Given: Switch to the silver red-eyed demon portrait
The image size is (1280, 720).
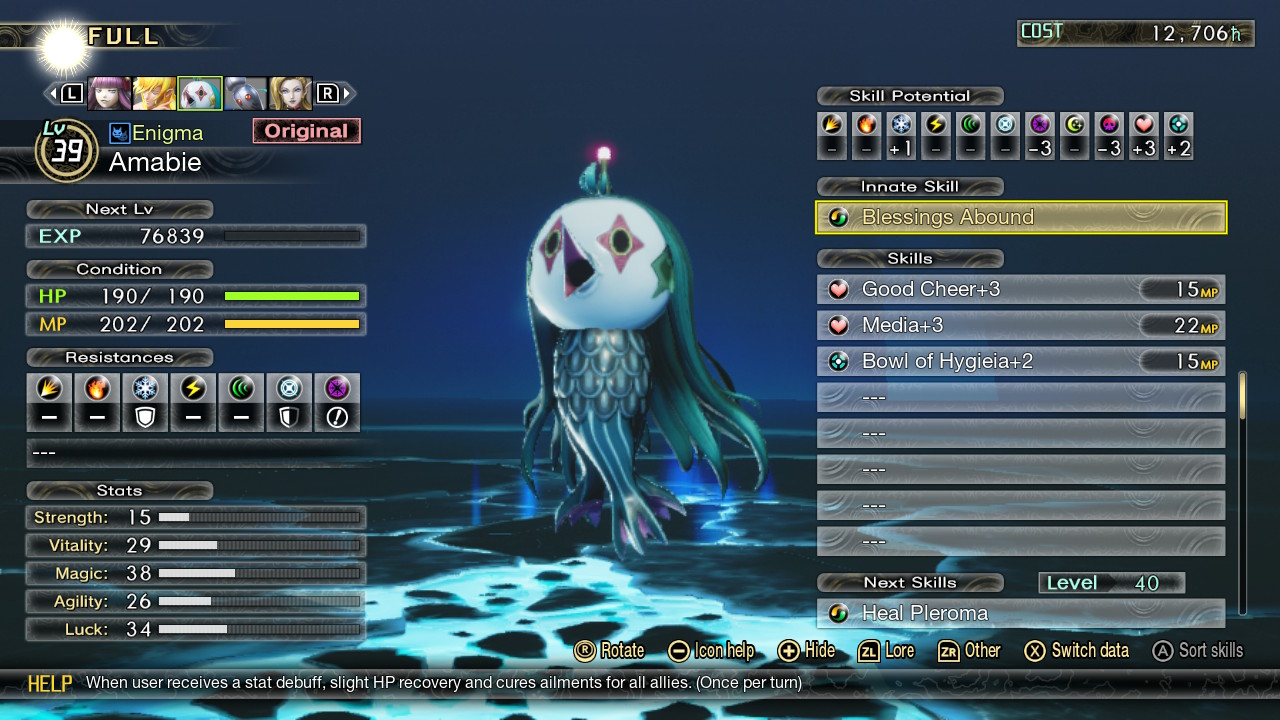Looking at the screenshot, I should click(245, 93).
